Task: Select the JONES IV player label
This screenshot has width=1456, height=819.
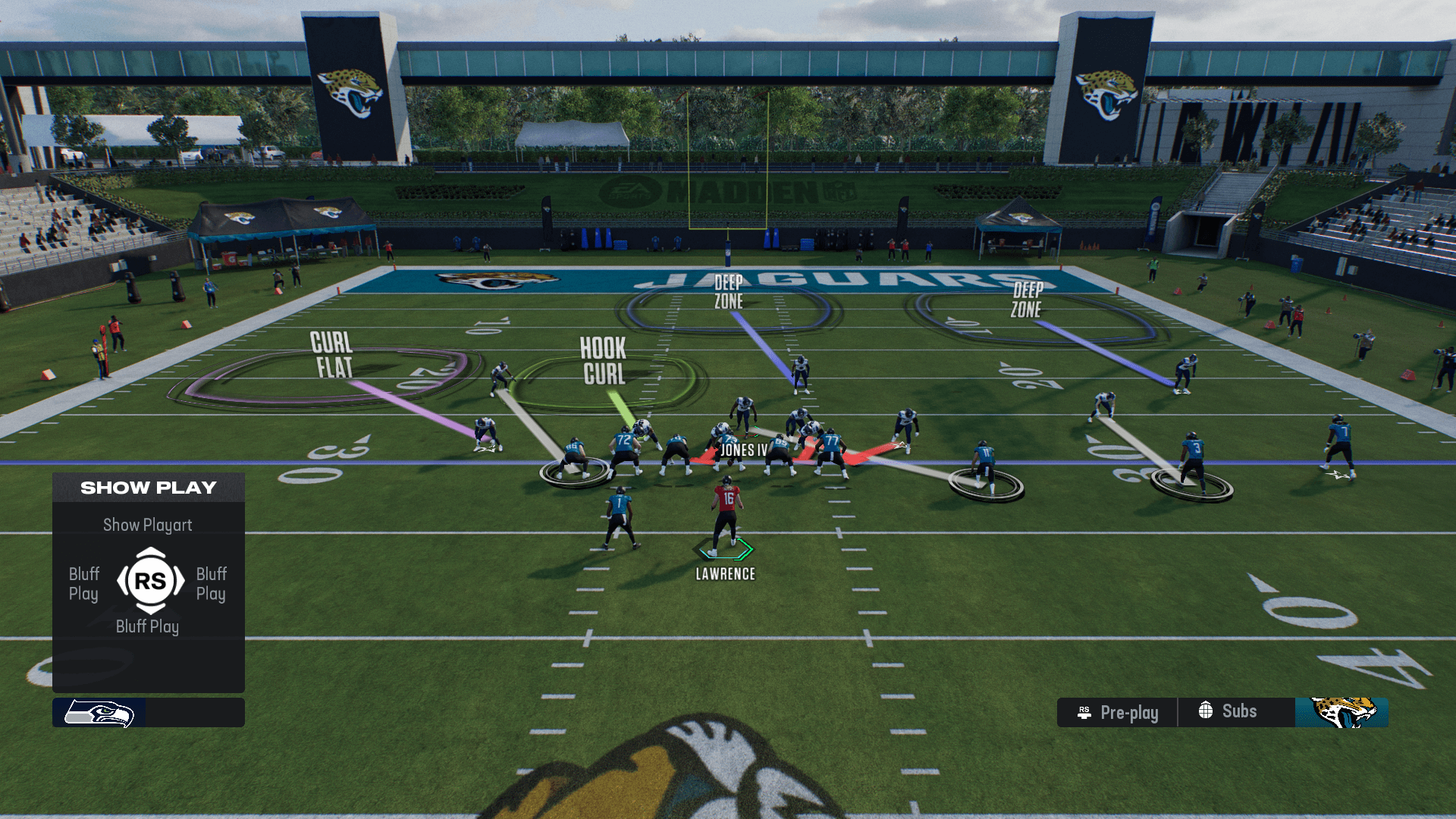Action: pyautogui.click(x=743, y=450)
